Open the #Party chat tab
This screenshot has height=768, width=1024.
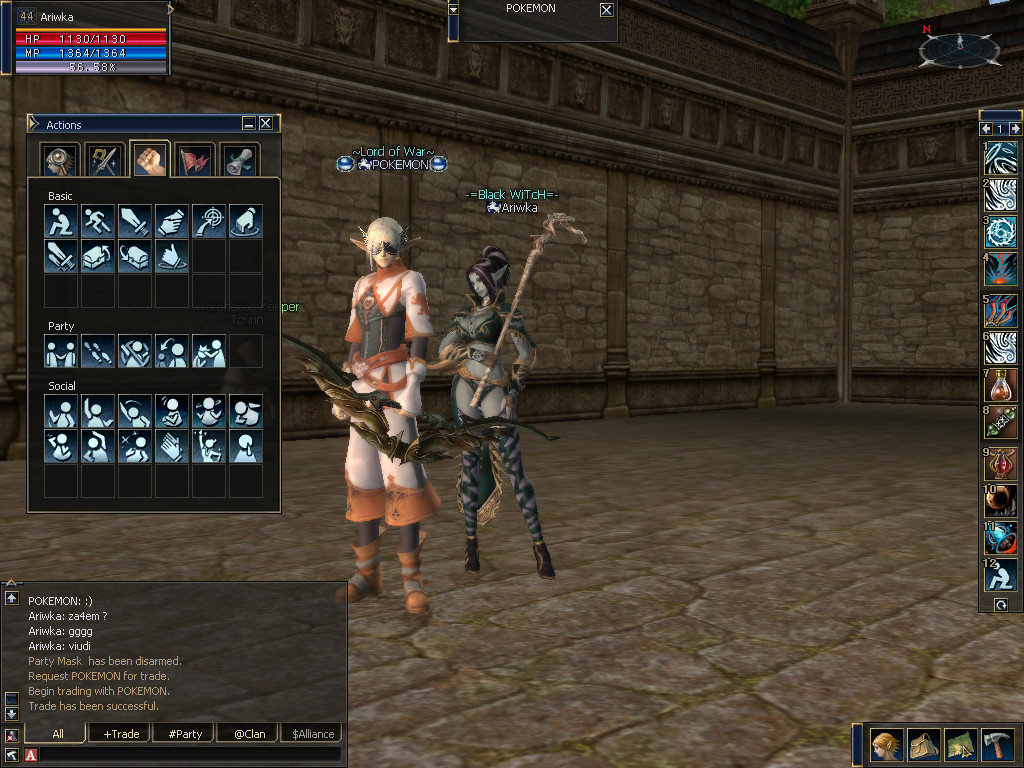point(185,734)
